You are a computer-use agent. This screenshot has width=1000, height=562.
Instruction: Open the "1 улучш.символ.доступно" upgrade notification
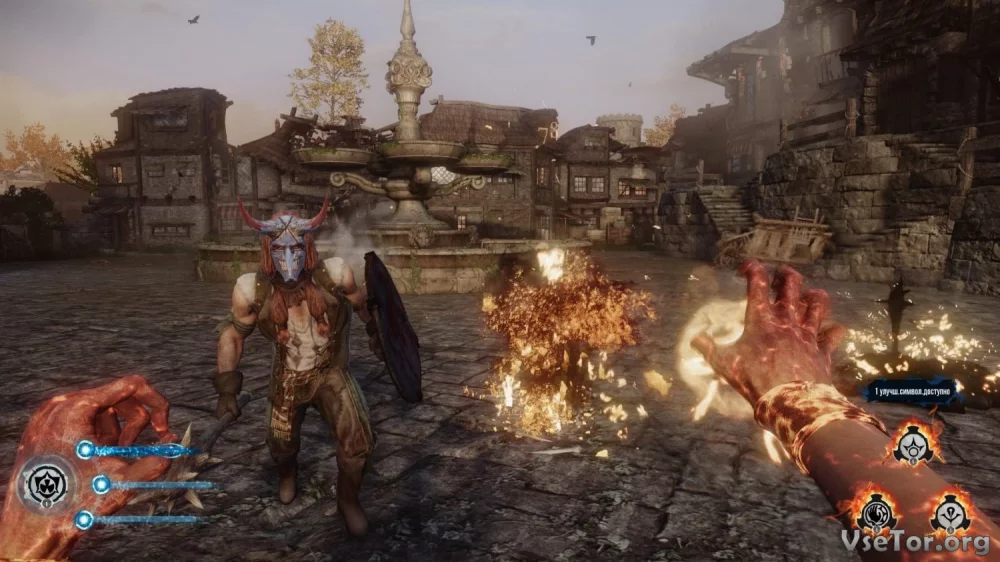click(x=911, y=390)
